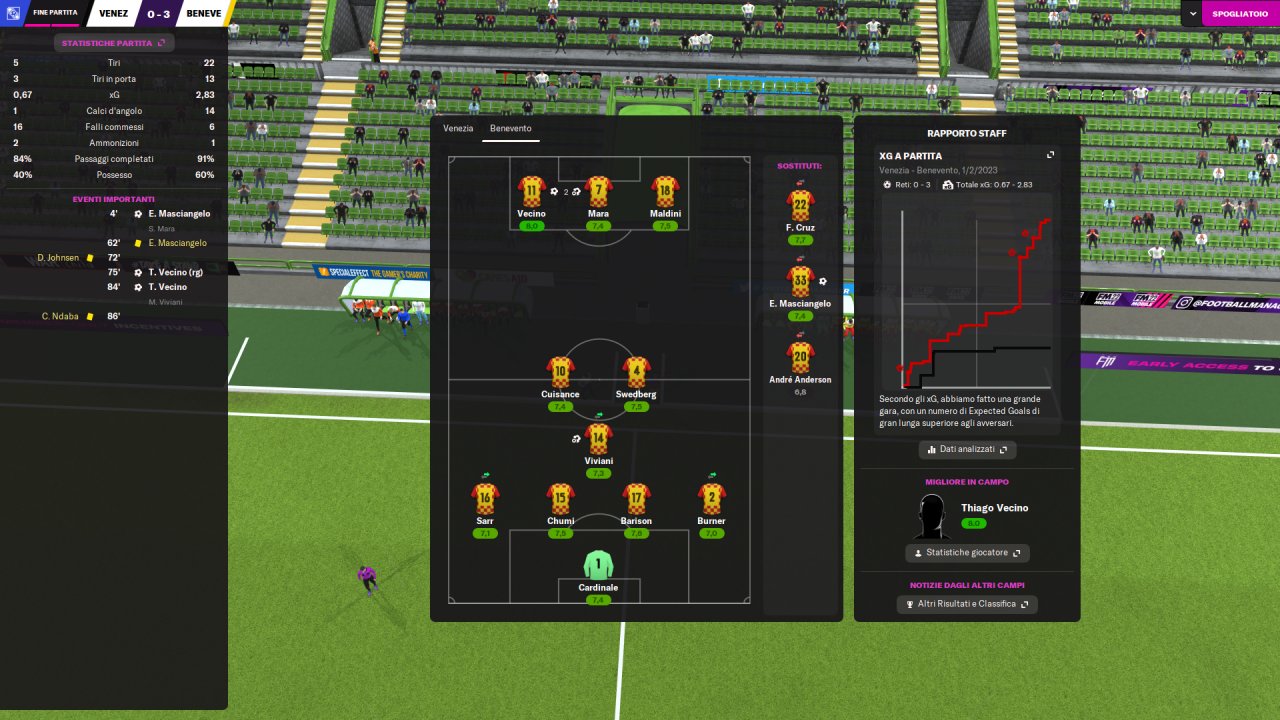
Task: Select the Benevento lineup tab
Action: coord(510,128)
